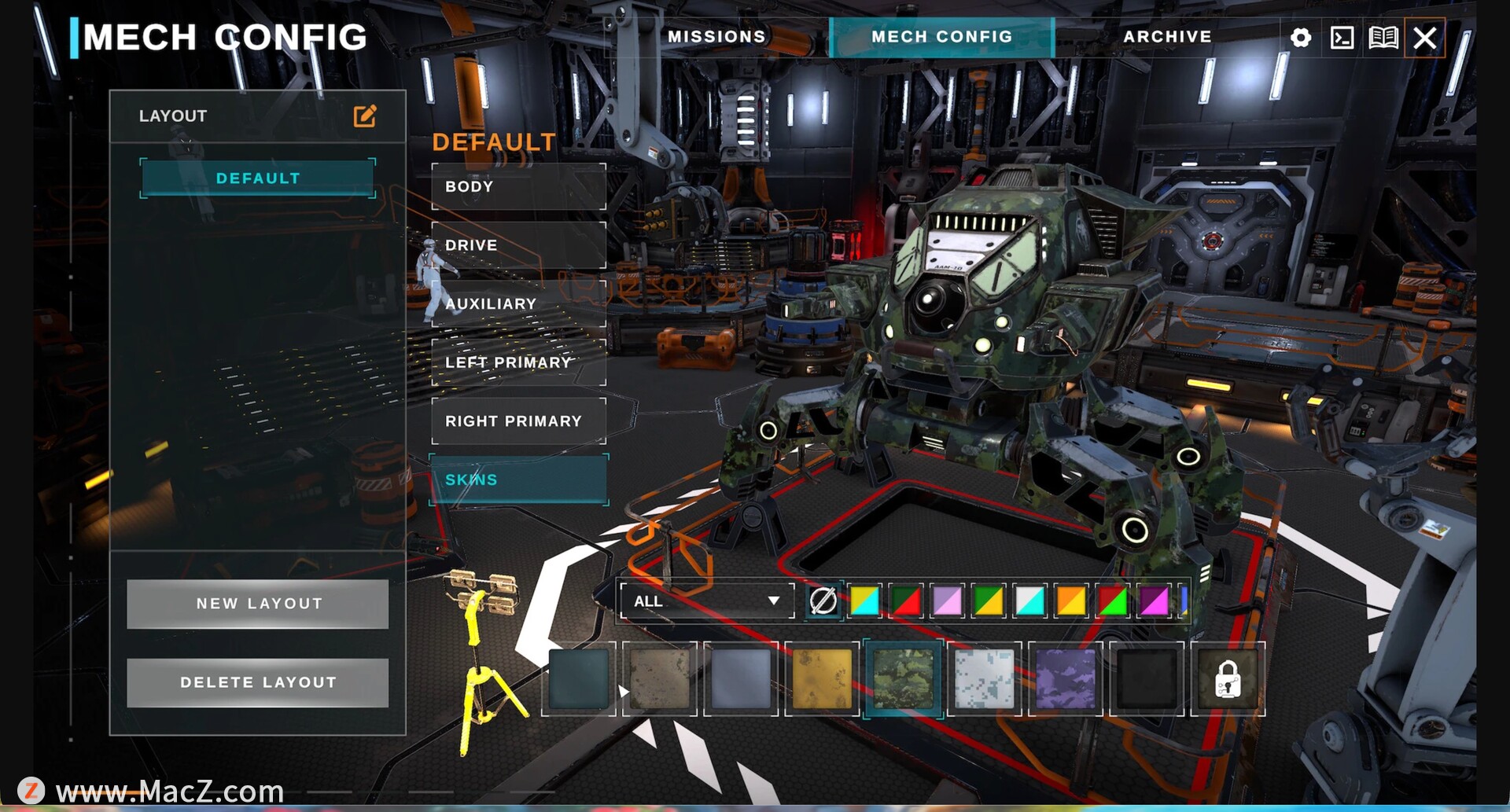
Task: Create a New Layout
Action: coord(258,604)
